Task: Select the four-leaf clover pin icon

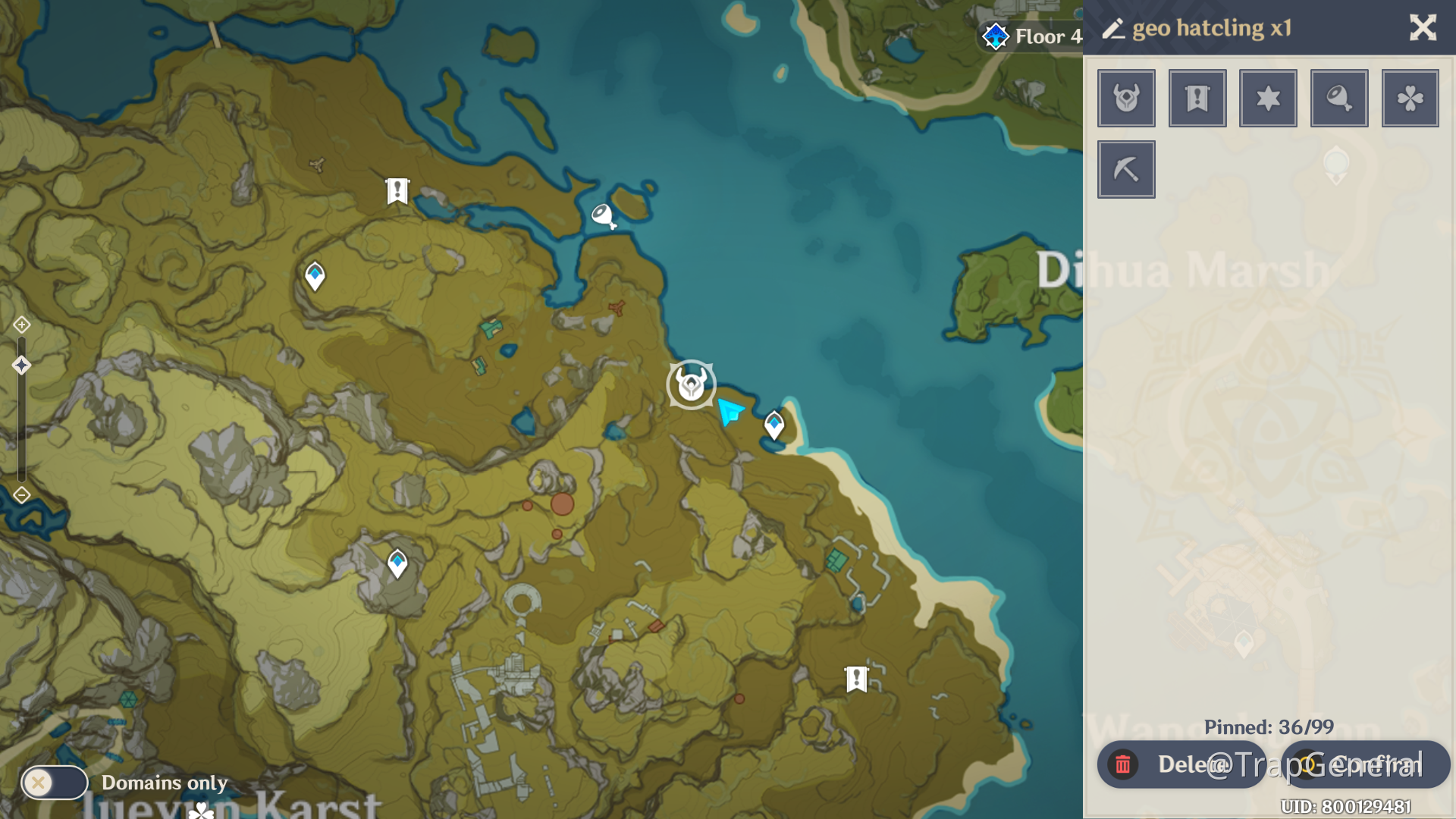Action: tap(1410, 98)
